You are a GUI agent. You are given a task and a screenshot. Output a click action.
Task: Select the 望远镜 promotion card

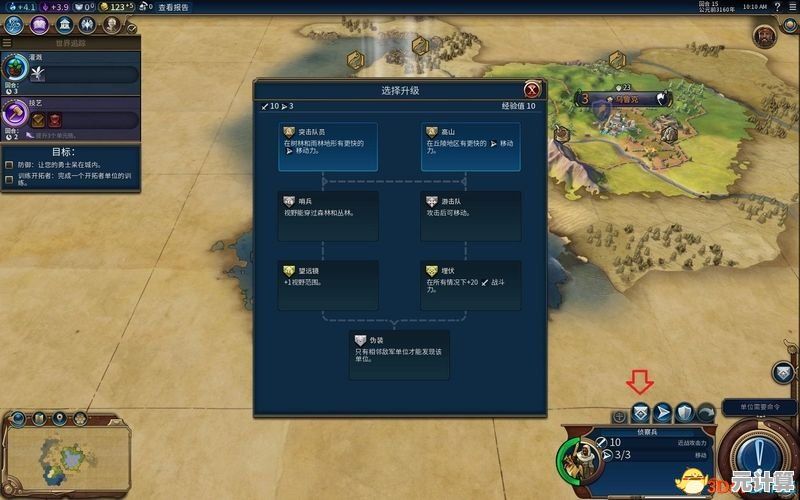point(328,285)
